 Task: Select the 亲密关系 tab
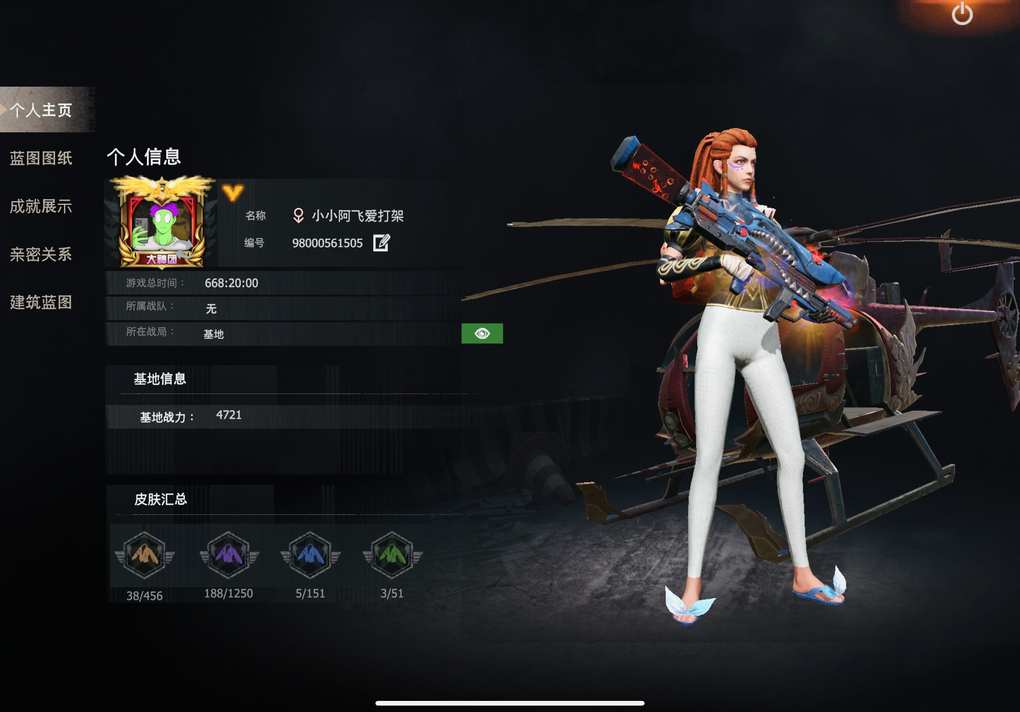coord(41,254)
